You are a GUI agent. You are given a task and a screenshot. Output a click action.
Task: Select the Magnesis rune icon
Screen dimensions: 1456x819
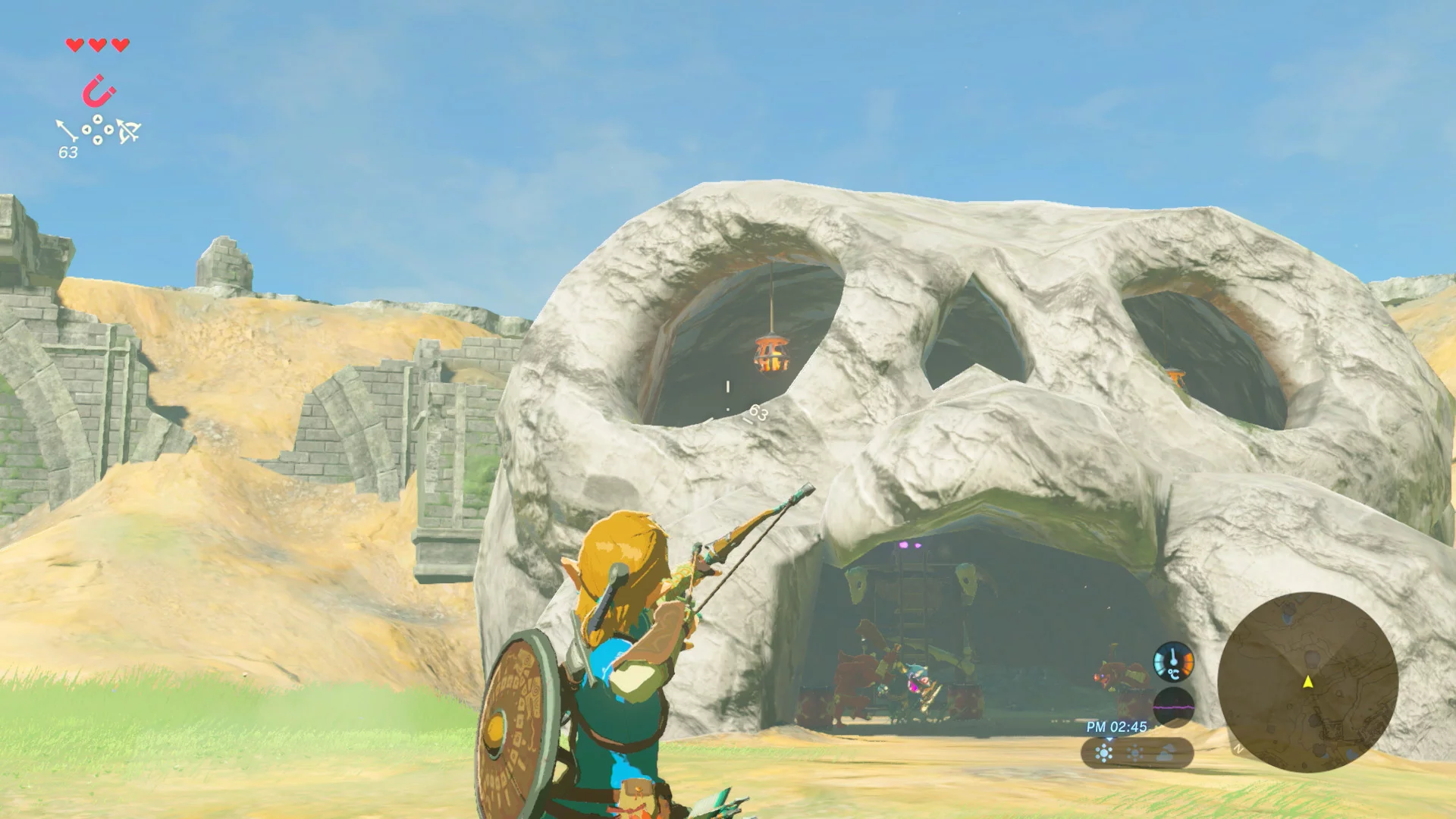point(97,89)
